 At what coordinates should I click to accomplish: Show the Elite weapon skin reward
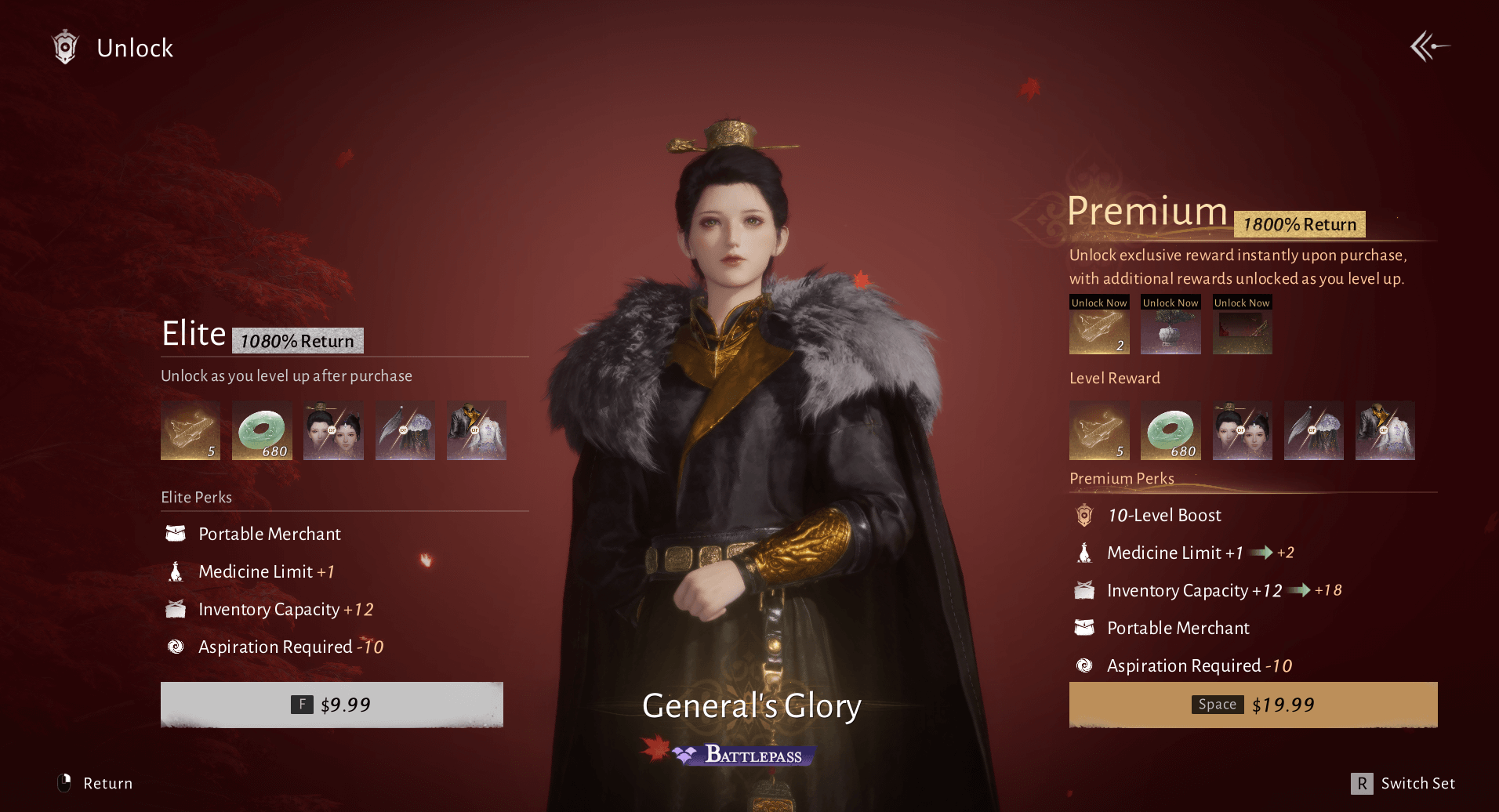[x=405, y=430]
